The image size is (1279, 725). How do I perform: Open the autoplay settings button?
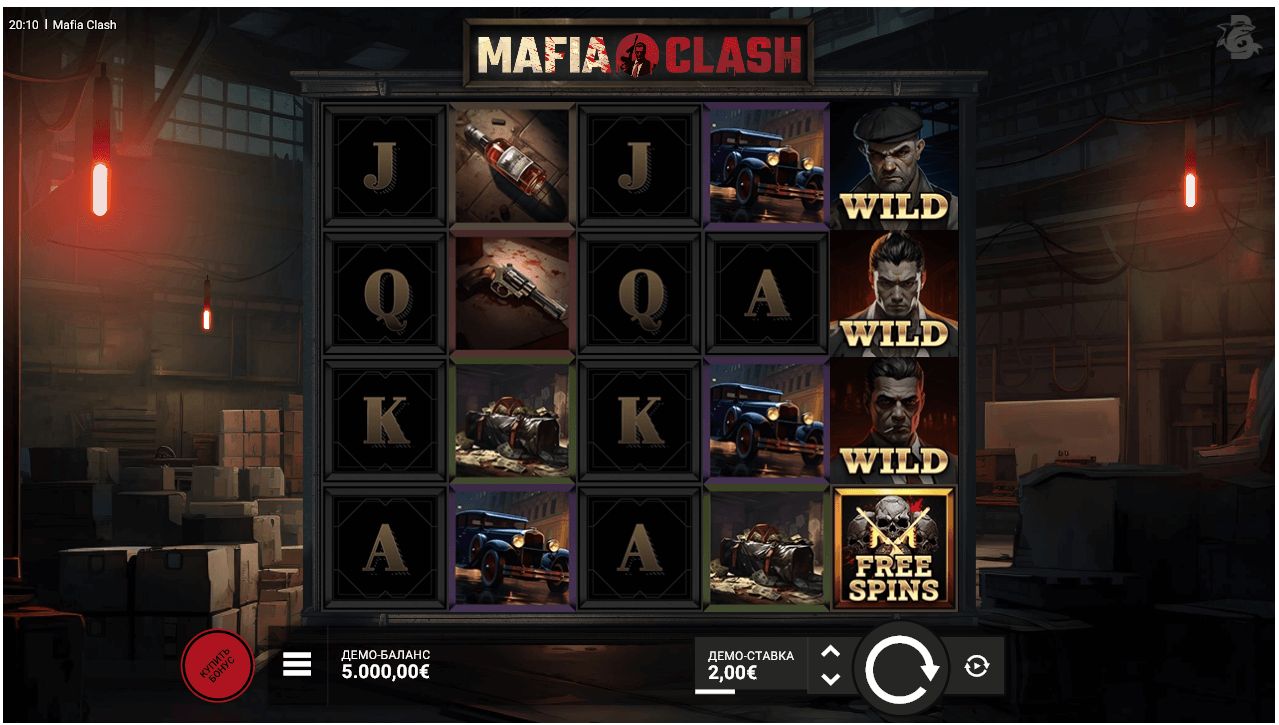[x=977, y=666]
